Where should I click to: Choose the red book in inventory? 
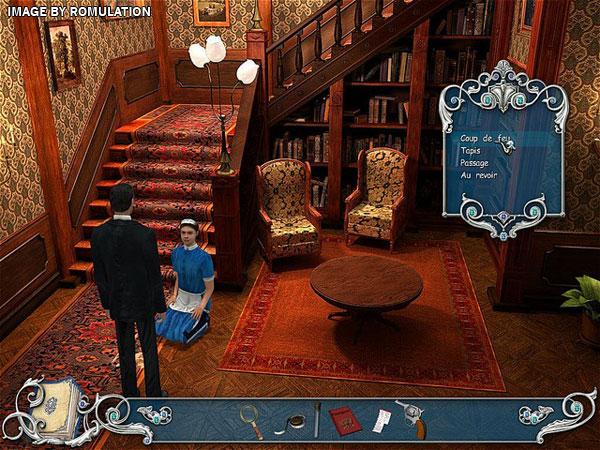(345, 420)
